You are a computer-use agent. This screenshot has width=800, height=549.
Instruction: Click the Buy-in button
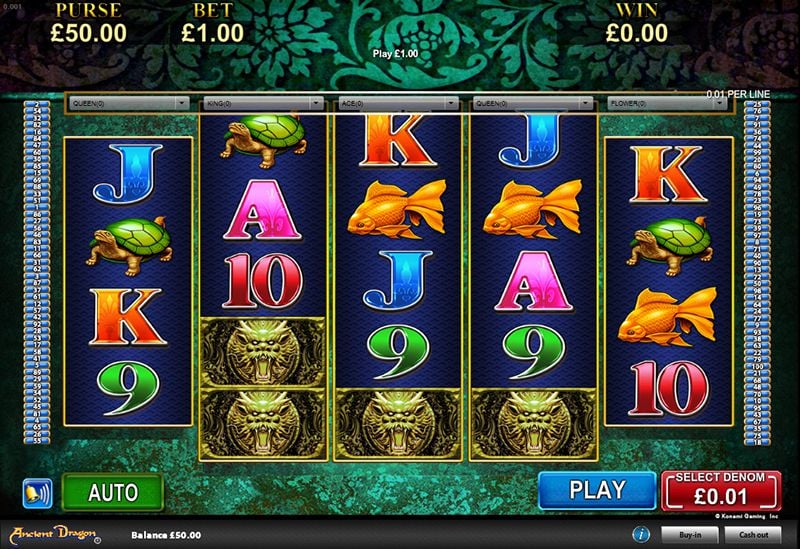tap(690, 535)
